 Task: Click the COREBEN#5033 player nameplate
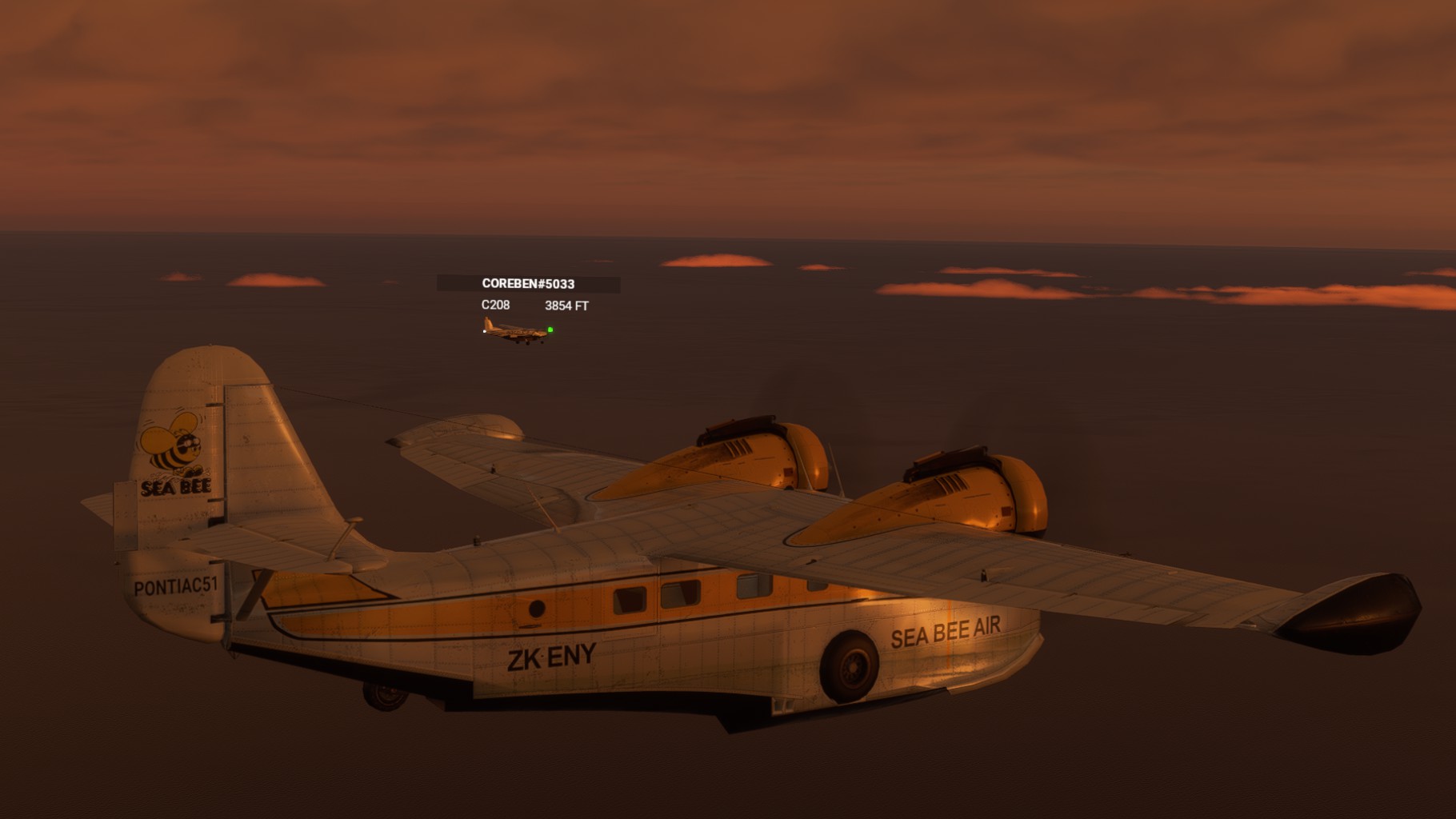pyautogui.click(x=528, y=284)
